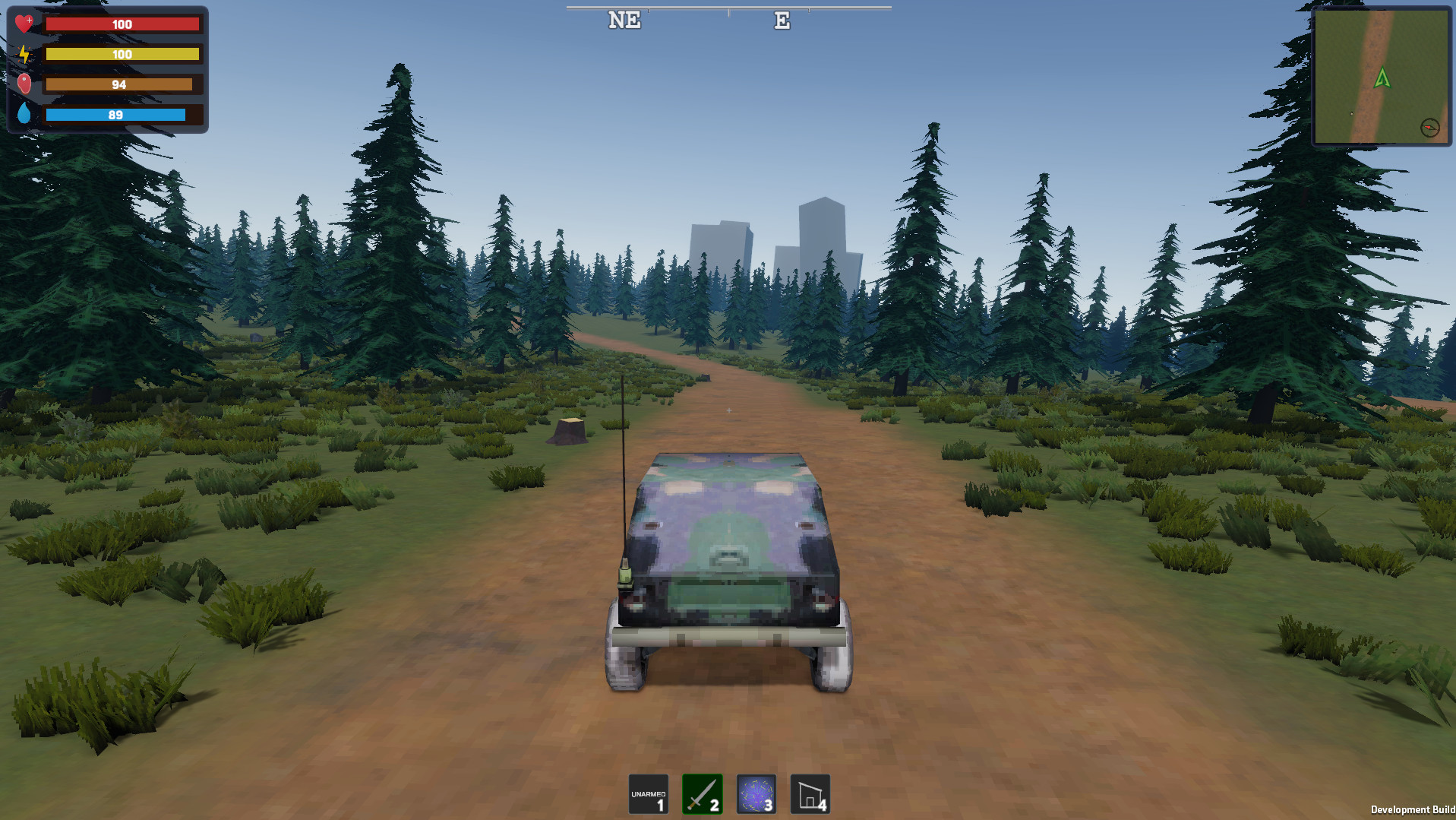Click the yellow energy bar showing 100
This screenshot has width=1456, height=820.
[122, 54]
